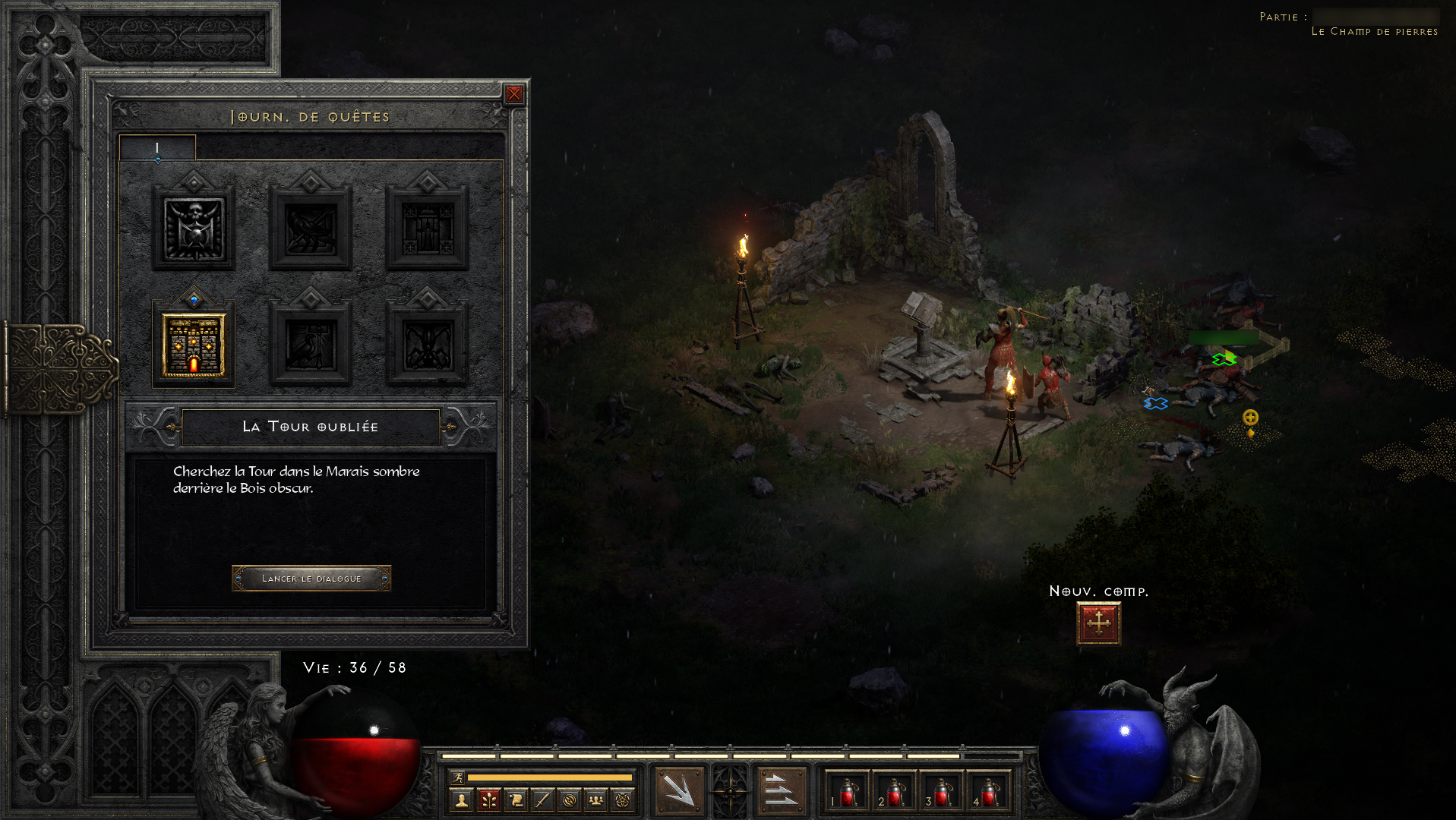Choose the glowing tower quest icon
This screenshot has width=1456, height=820.
(x=194, y=345)
